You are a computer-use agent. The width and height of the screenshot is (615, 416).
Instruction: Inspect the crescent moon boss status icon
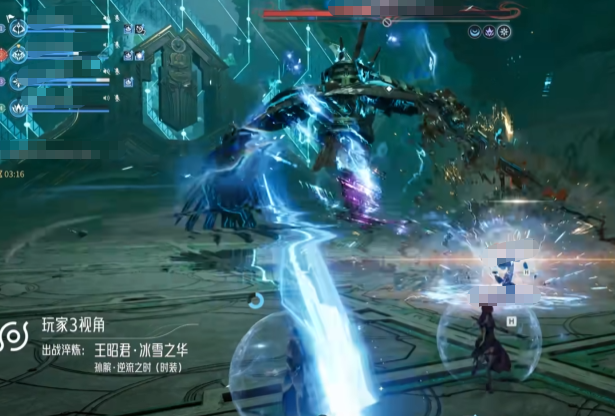click(474, 32)
